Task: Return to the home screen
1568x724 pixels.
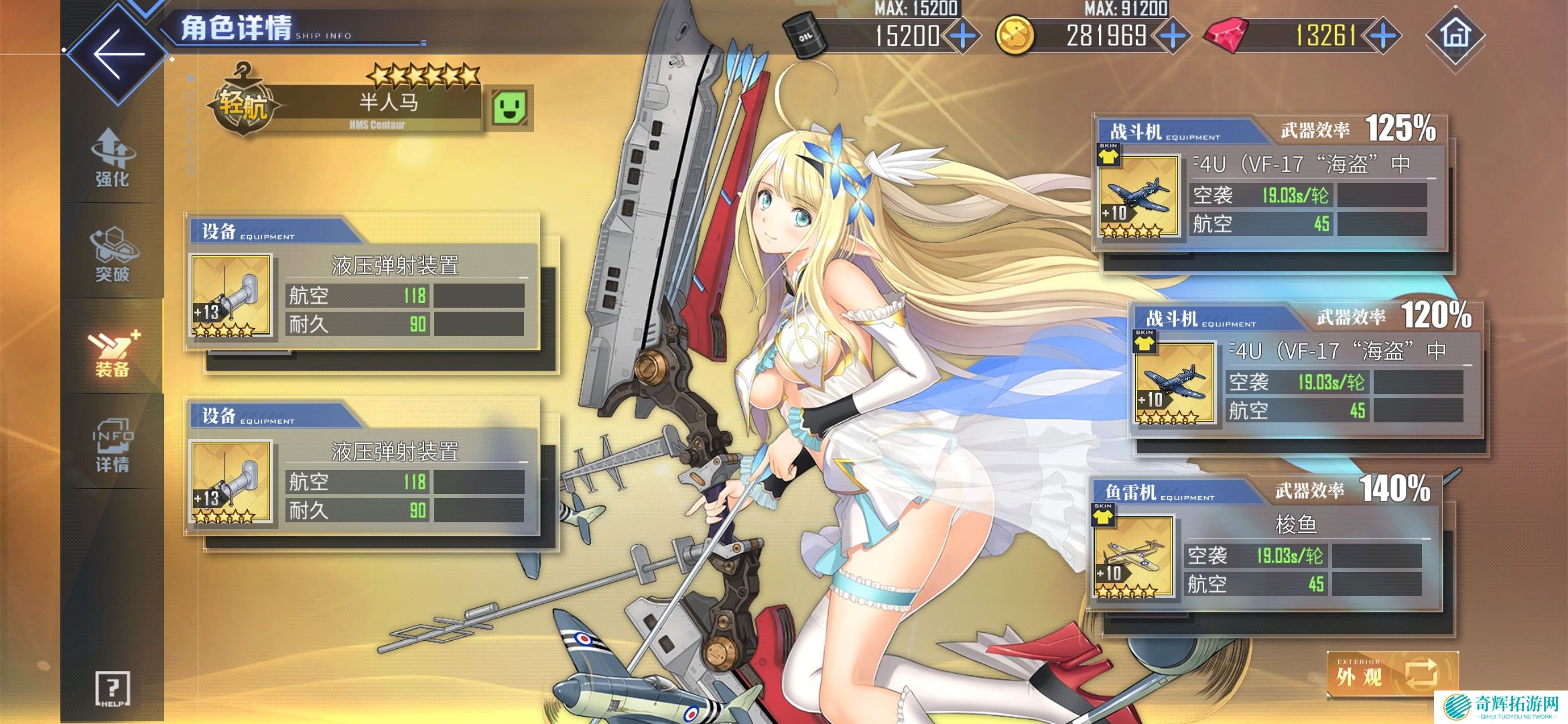Action: click(1455, 36)
